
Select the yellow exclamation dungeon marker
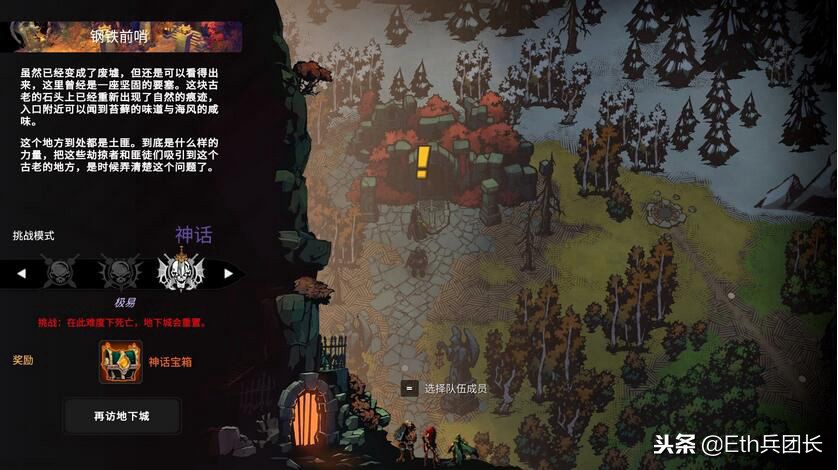(x=423, y=160)
